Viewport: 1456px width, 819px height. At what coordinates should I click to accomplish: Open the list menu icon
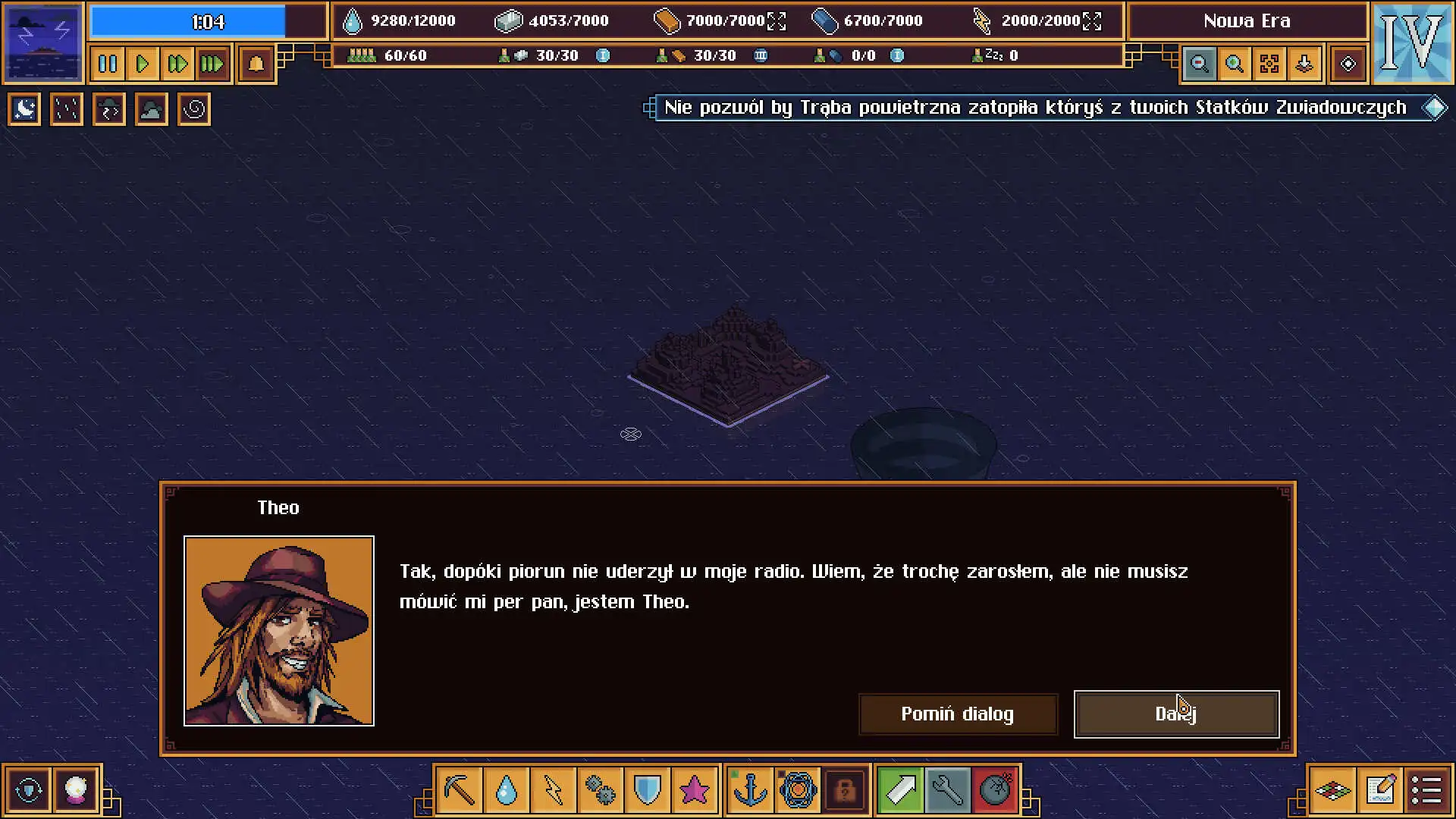pos(1426,790)
